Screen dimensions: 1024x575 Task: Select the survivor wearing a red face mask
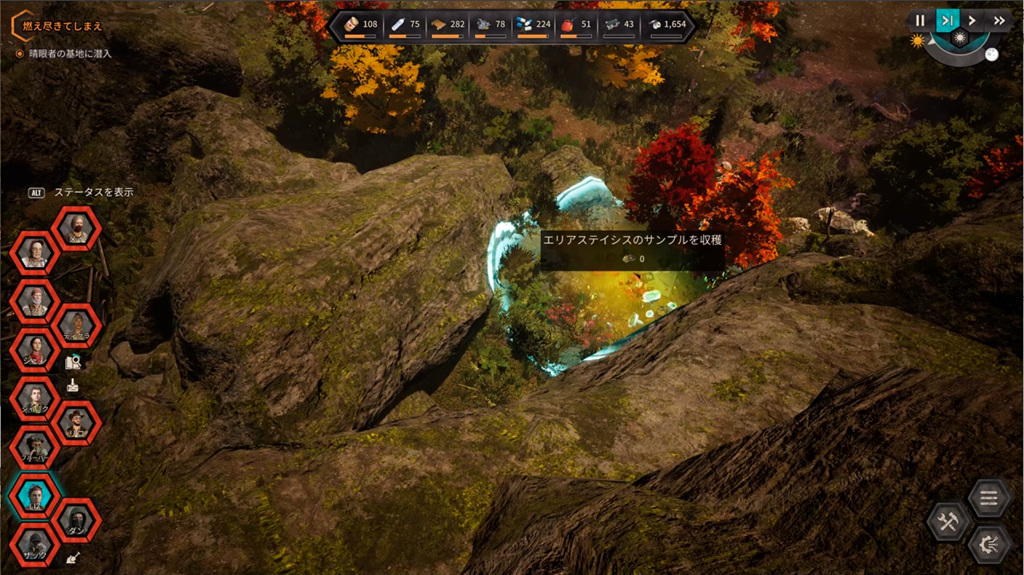pyautogui.click(x=76, y=230)
